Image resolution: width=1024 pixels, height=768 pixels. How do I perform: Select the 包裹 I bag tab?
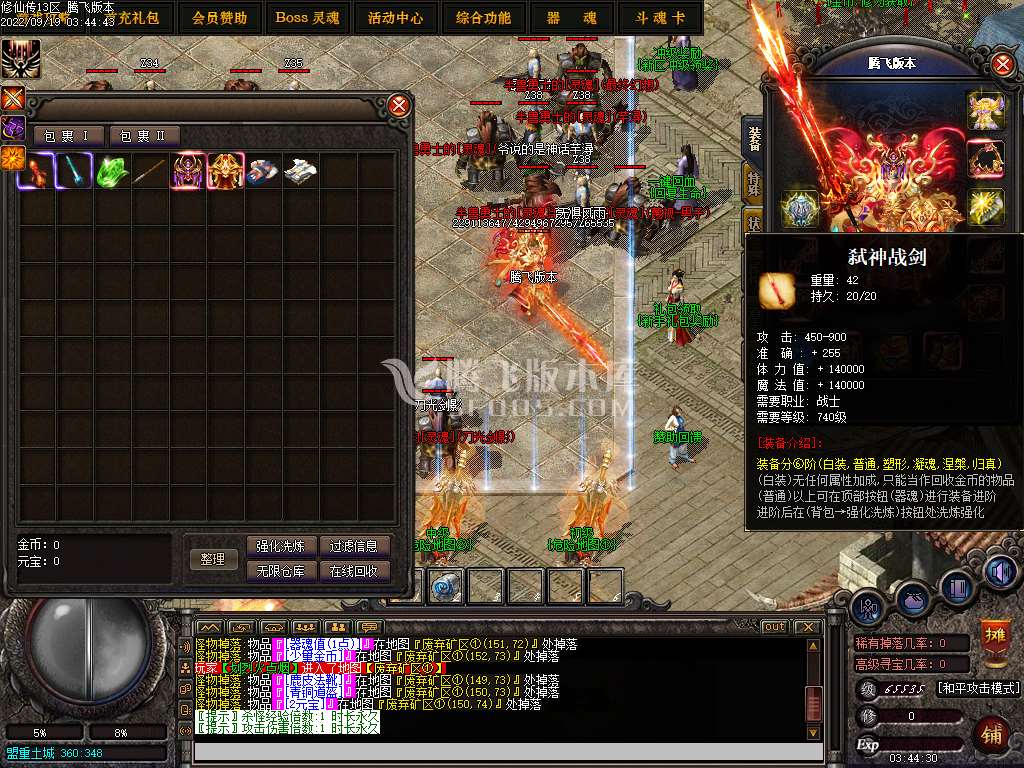(x=68, y=136)
